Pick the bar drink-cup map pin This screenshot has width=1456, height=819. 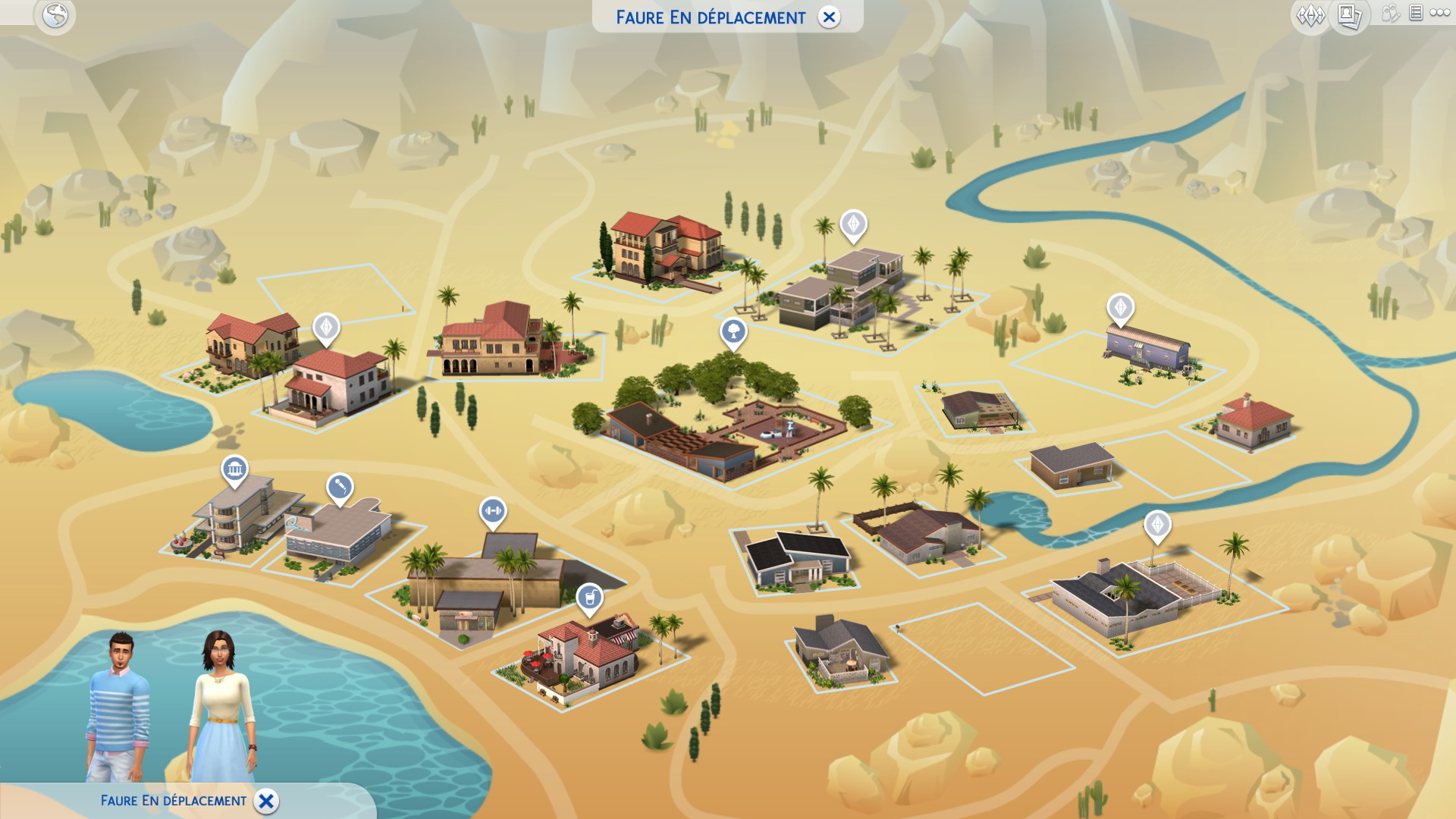pos(589,598)
